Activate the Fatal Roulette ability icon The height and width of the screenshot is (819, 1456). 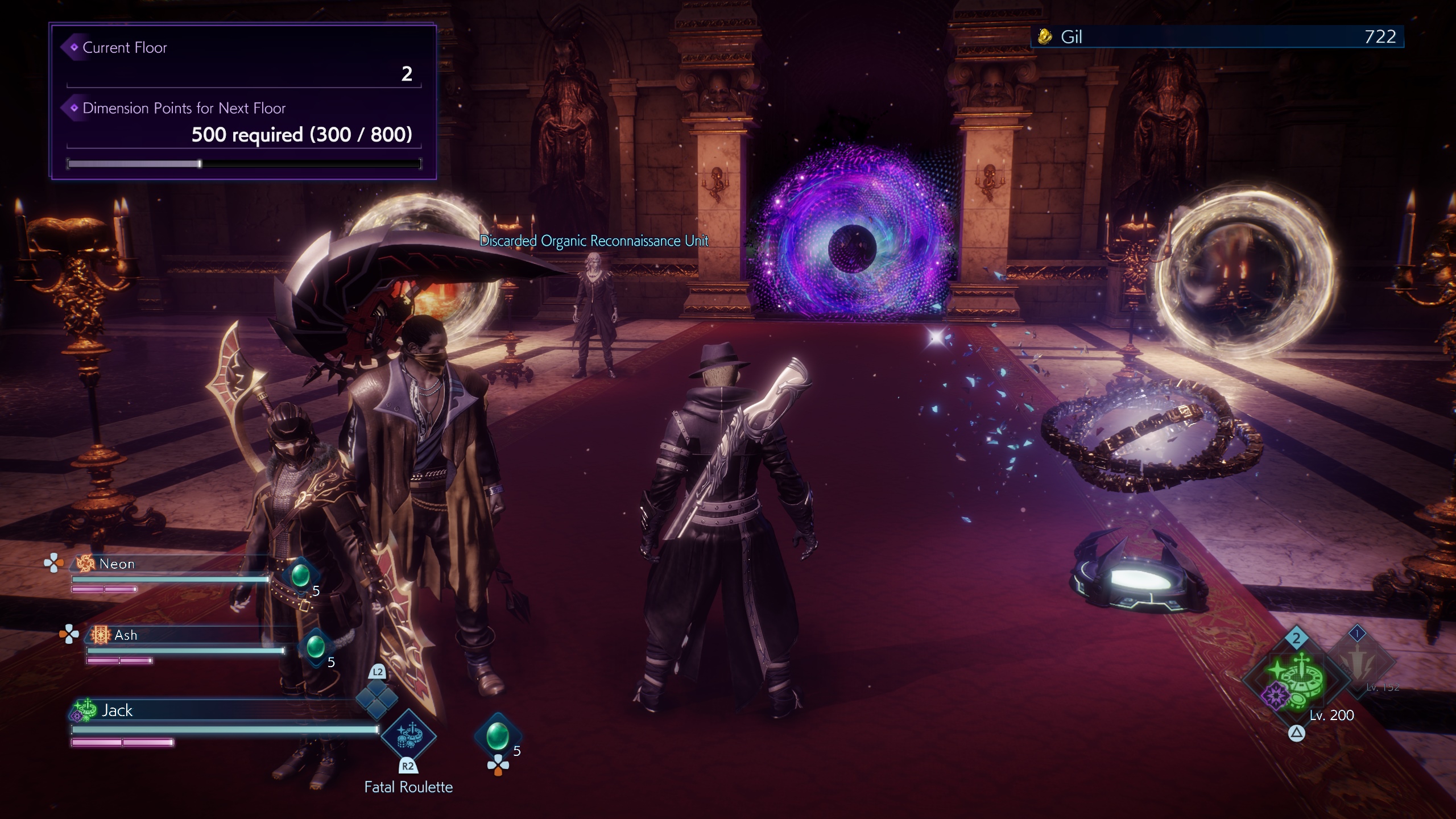(x=408, y=736)
